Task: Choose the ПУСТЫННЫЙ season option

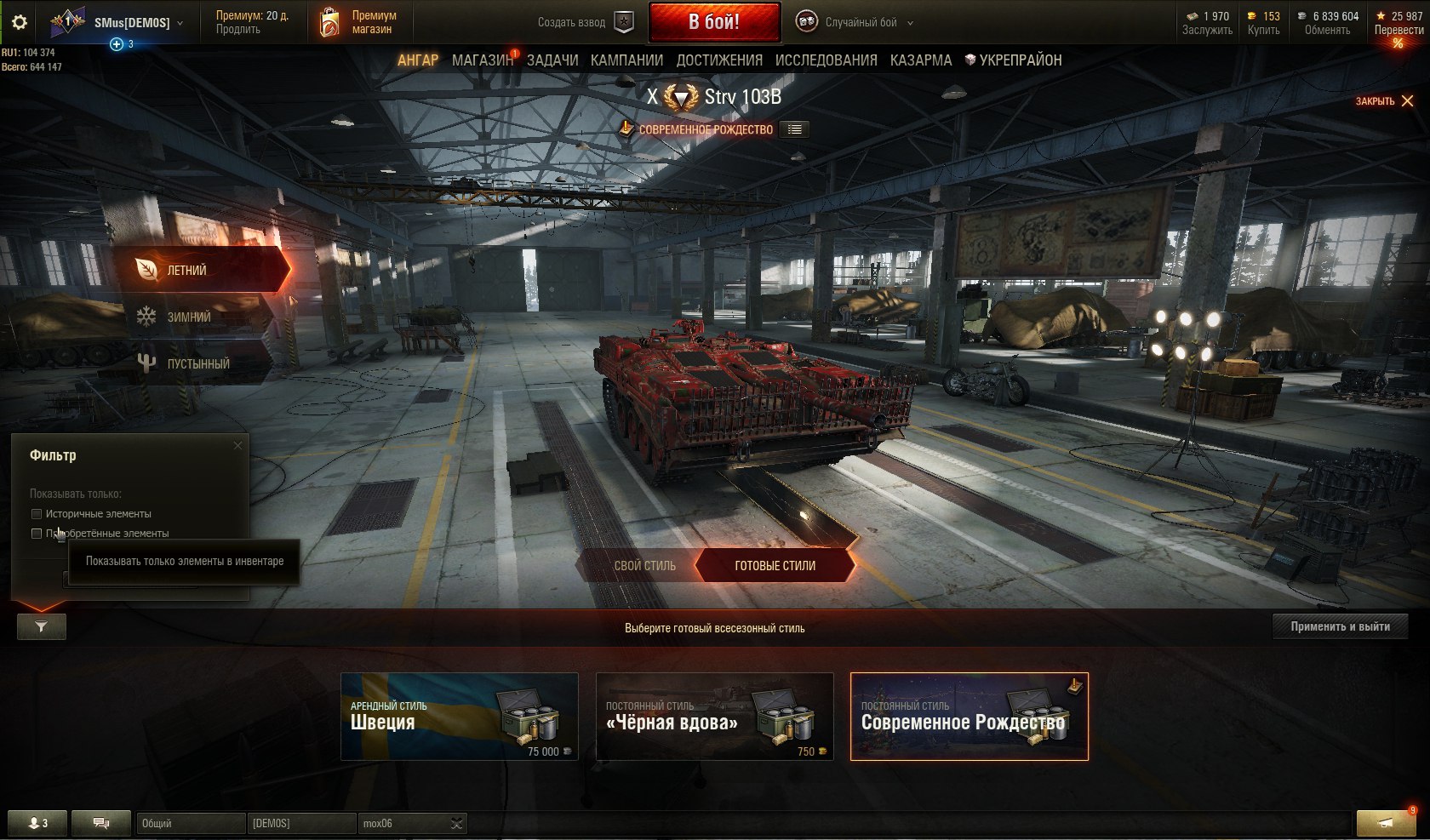Action: tap(197, 363)
